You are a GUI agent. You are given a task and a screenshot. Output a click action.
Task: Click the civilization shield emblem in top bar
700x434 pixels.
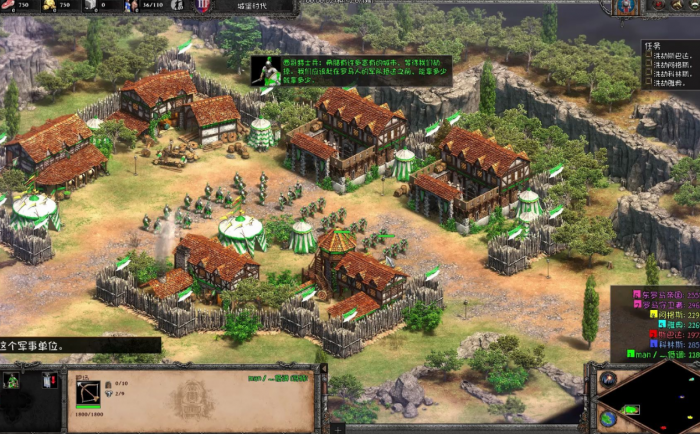click(197, 6)
